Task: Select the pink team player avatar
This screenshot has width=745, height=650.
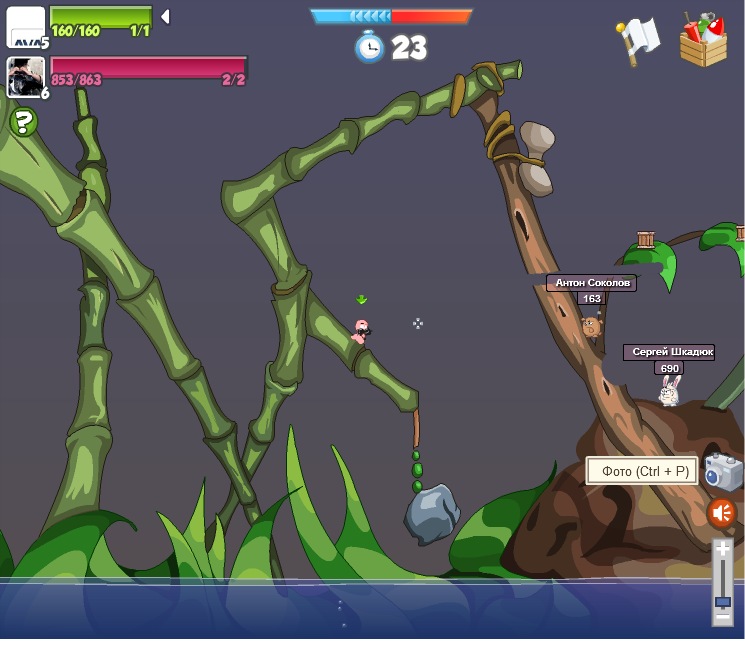Action: click(x=25, y=77)
